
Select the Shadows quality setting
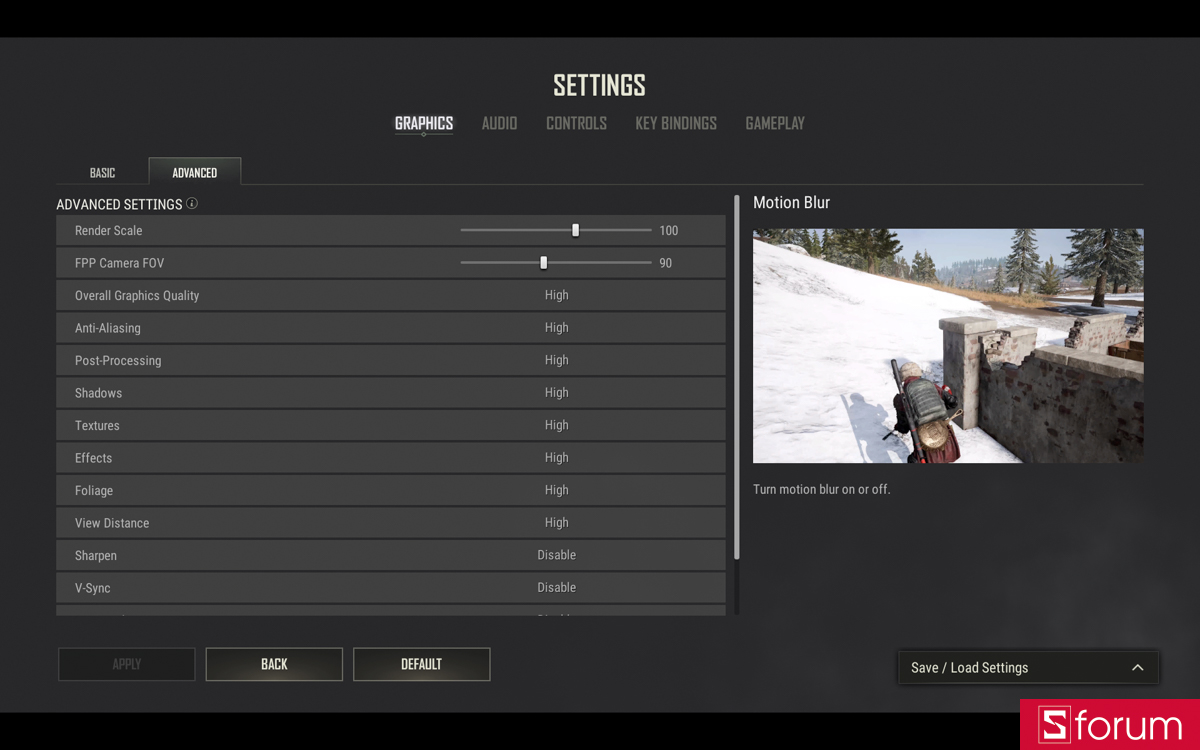pyautogui.click(x=556, y=393)
